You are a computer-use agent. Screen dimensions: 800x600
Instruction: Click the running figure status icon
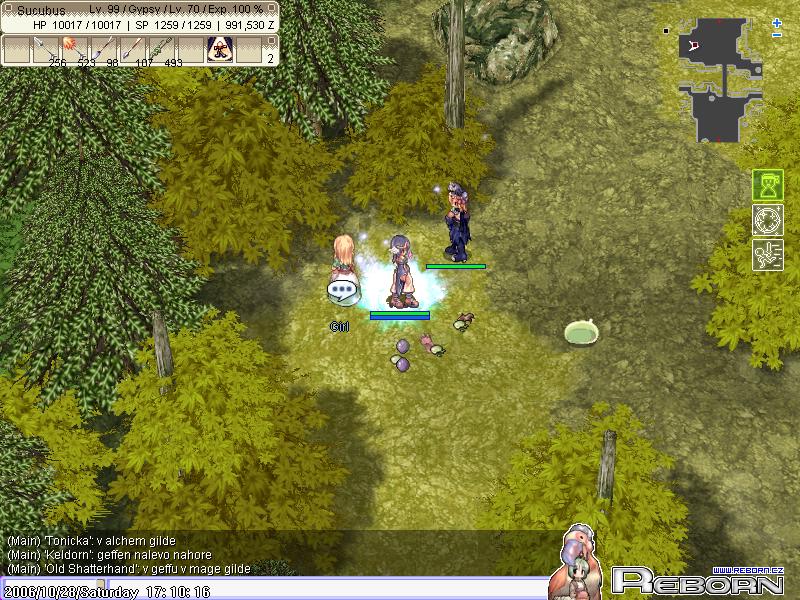tap(767, 255)
